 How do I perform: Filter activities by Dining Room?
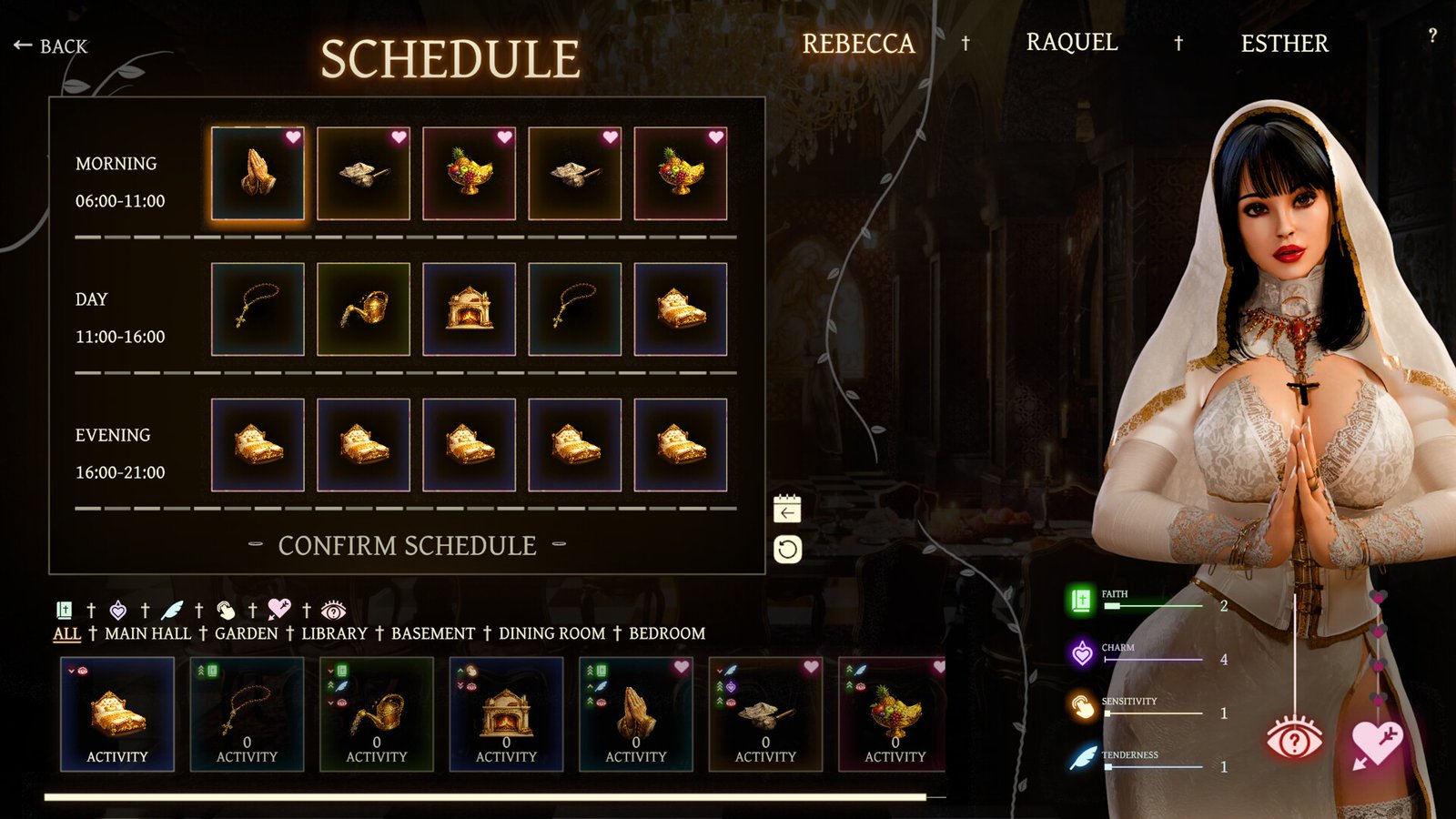point(551,633)
